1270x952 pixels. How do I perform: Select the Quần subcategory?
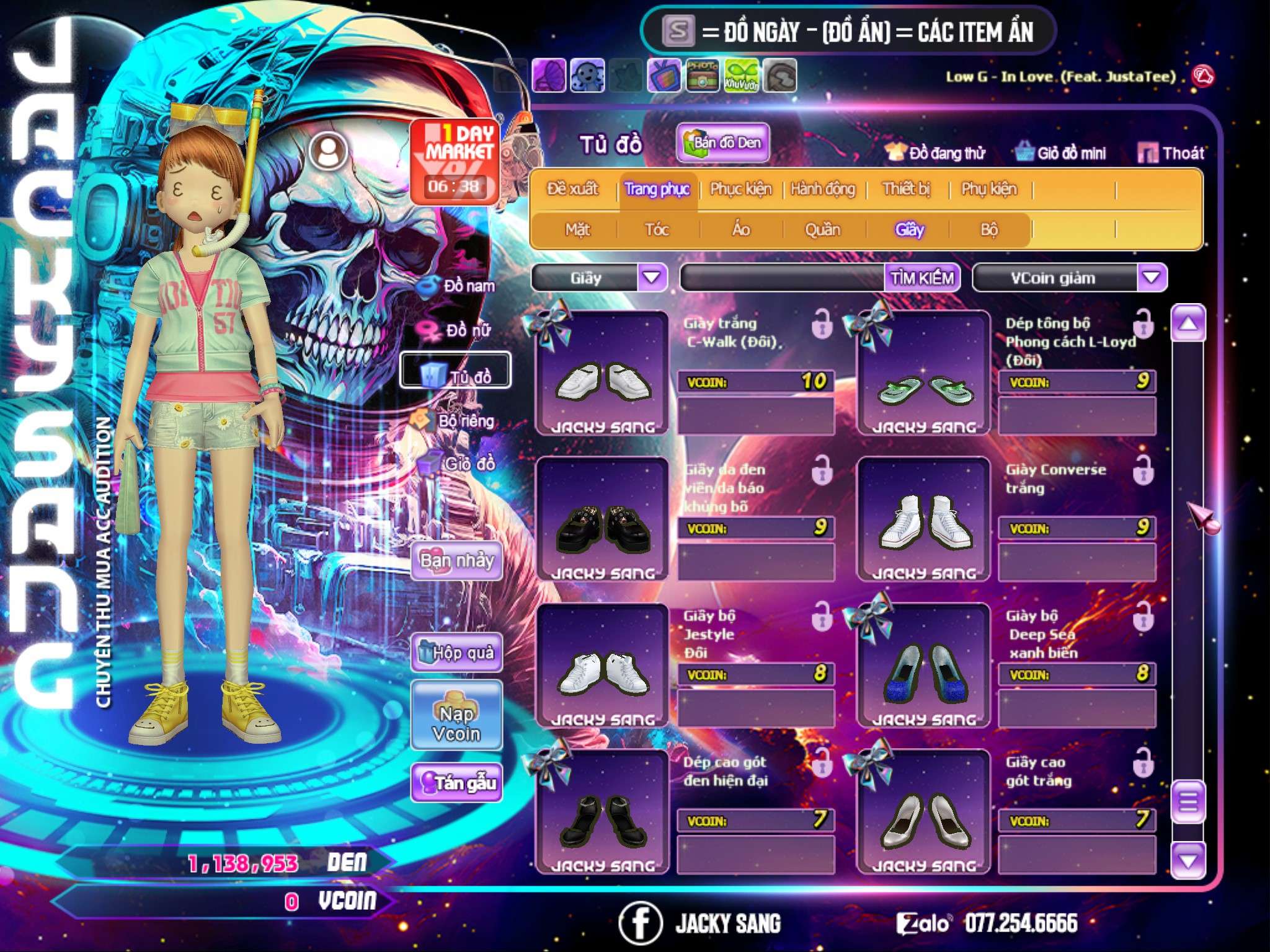tap(822, 230)
